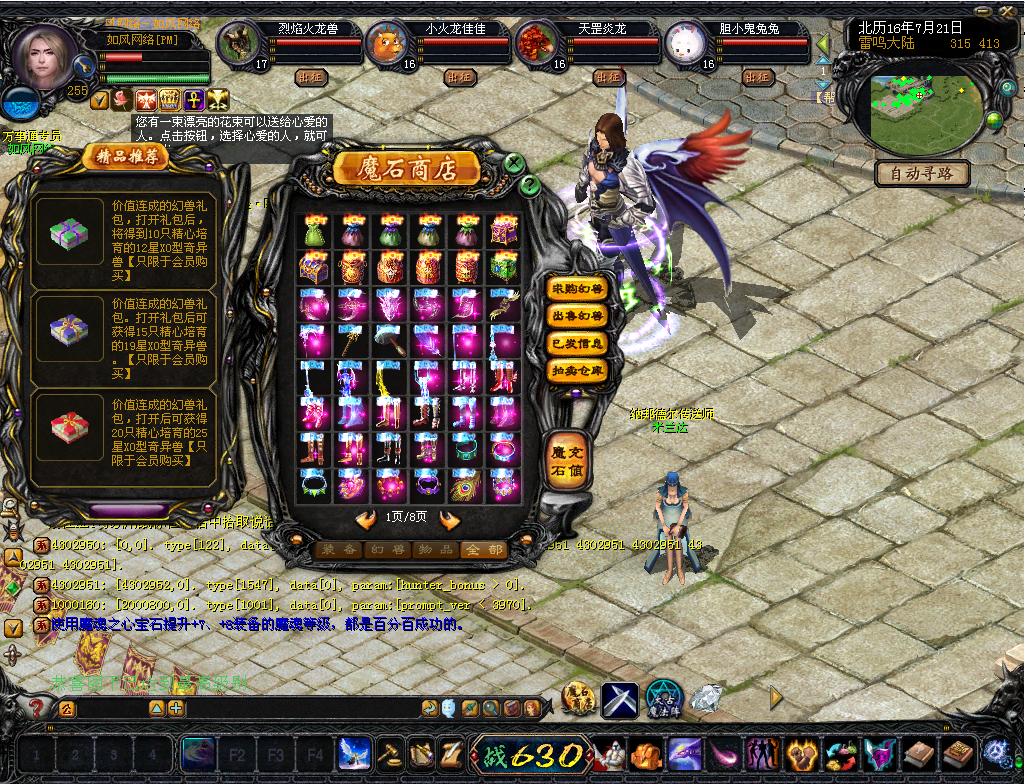This screenshot has height=784, width=1025.
Task: Click the 自动寻路 auto-pathfinding button
Action: tap(922, 174)
